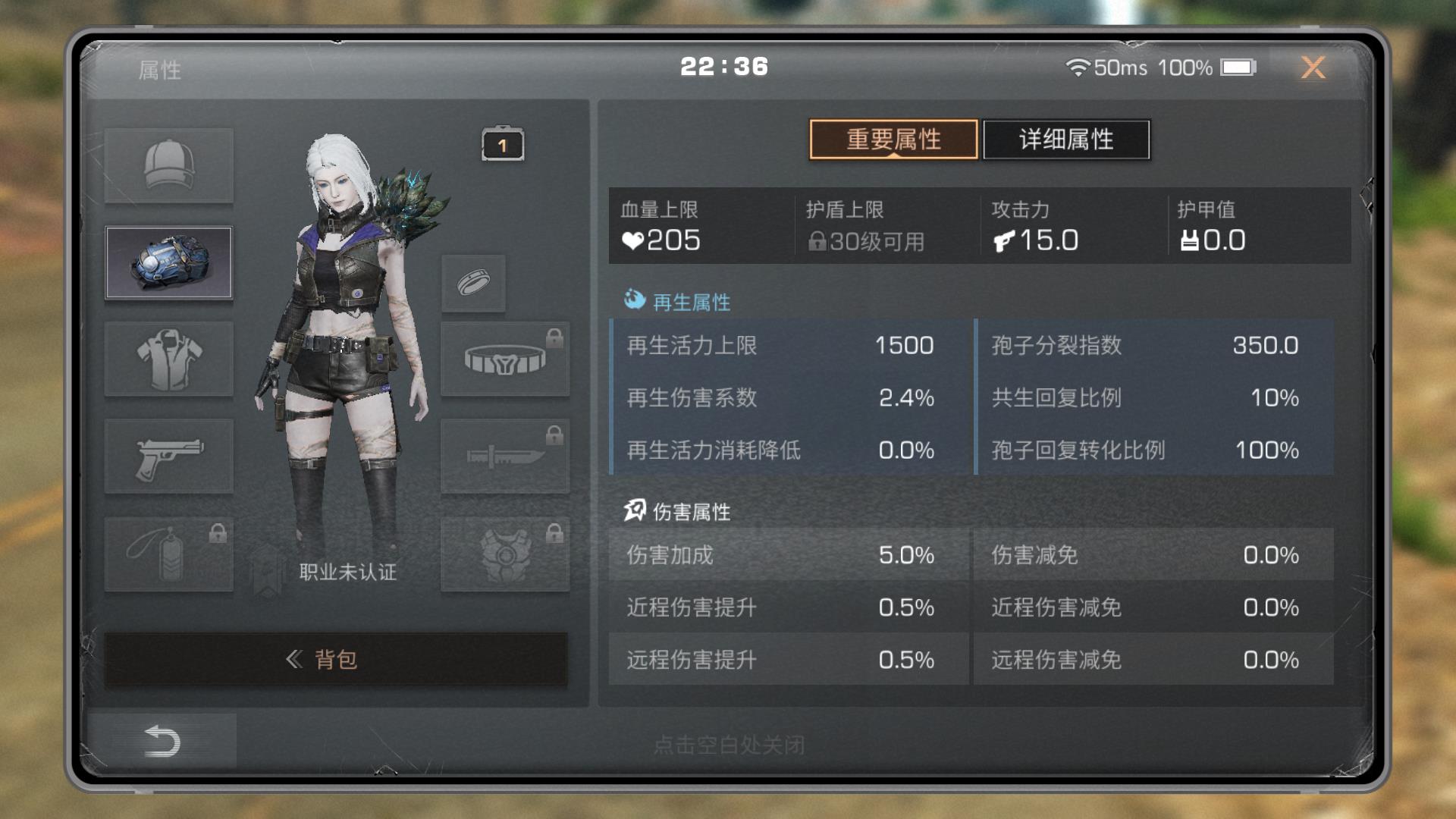The width and height of the screenshot is (1456, 819).
Task: Open the equipped backpack slot
Action: [x=168, y=262]
